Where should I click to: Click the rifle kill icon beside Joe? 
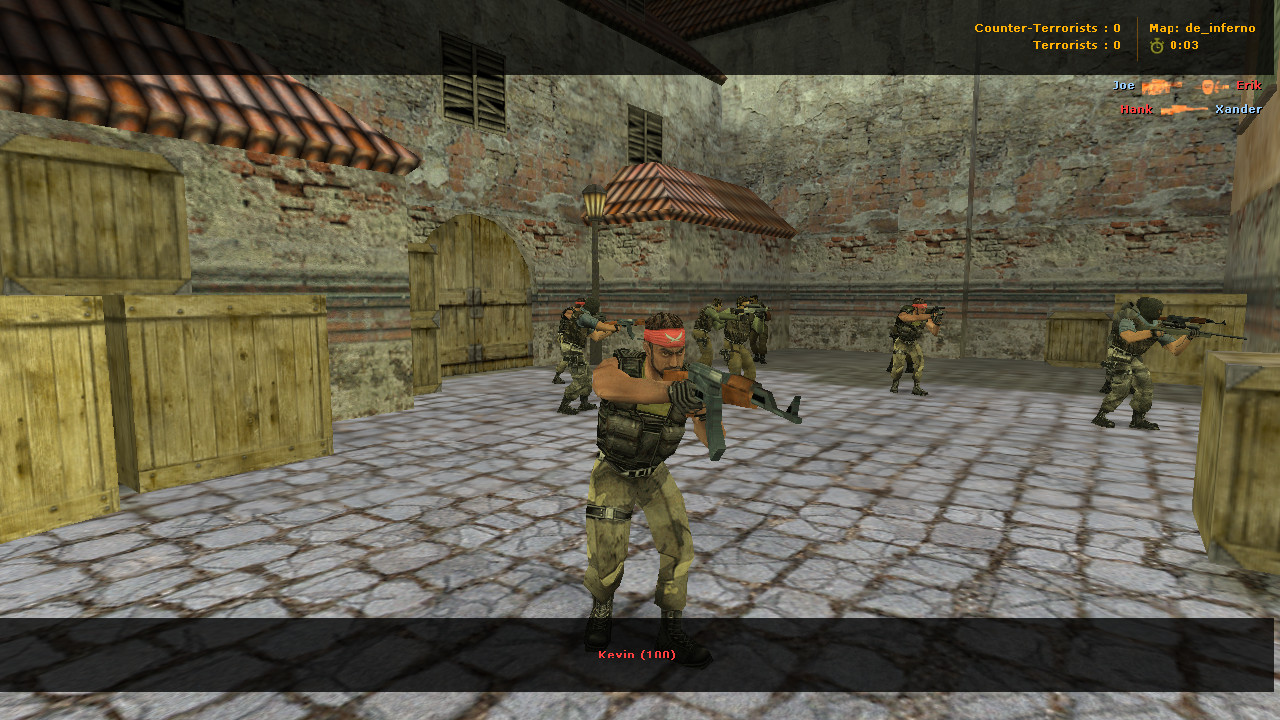[1162, 86]
